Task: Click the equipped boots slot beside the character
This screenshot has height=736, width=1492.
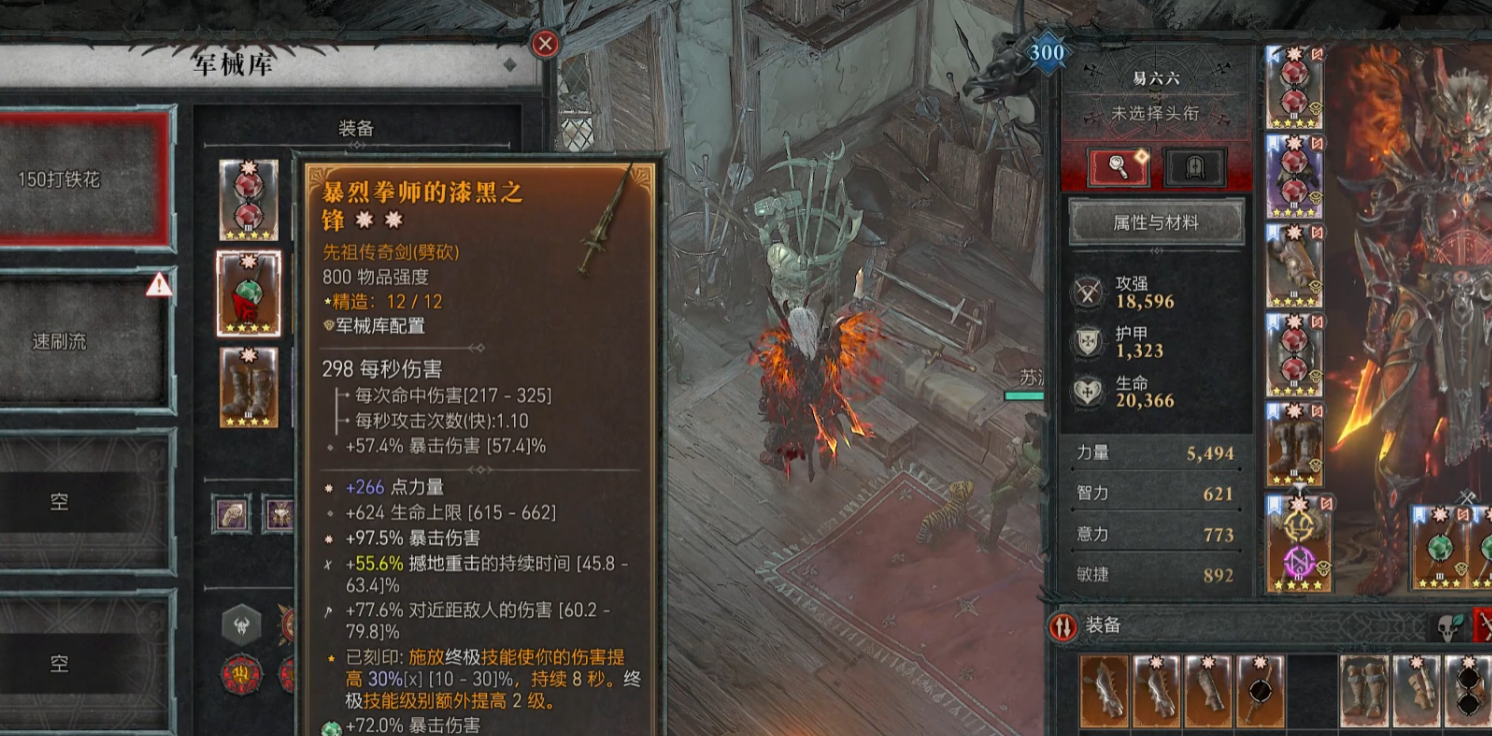Action: [1295, 444]
